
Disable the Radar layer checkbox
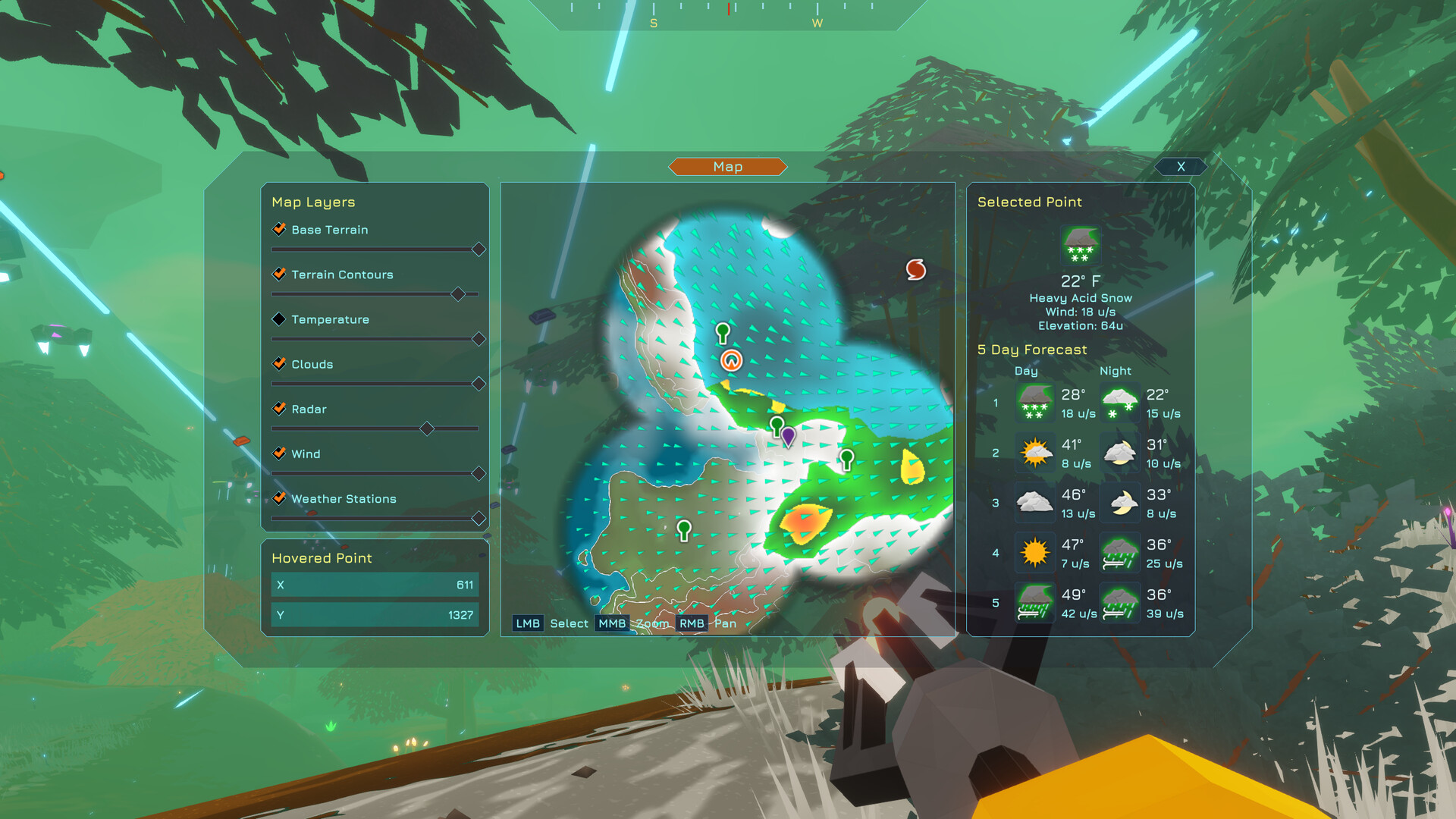278,409
